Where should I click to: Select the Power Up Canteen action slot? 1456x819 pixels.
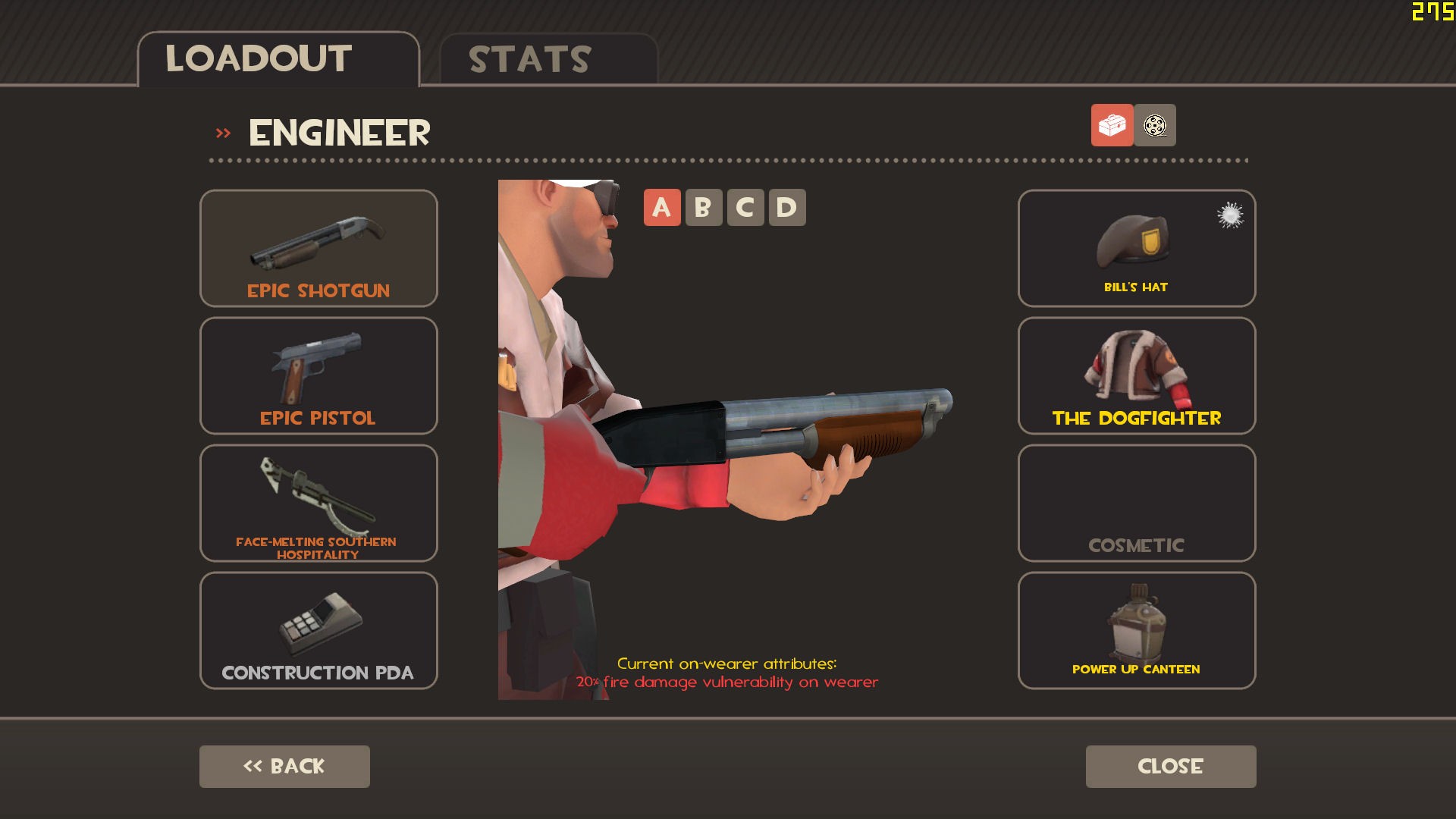[1135, 629]
